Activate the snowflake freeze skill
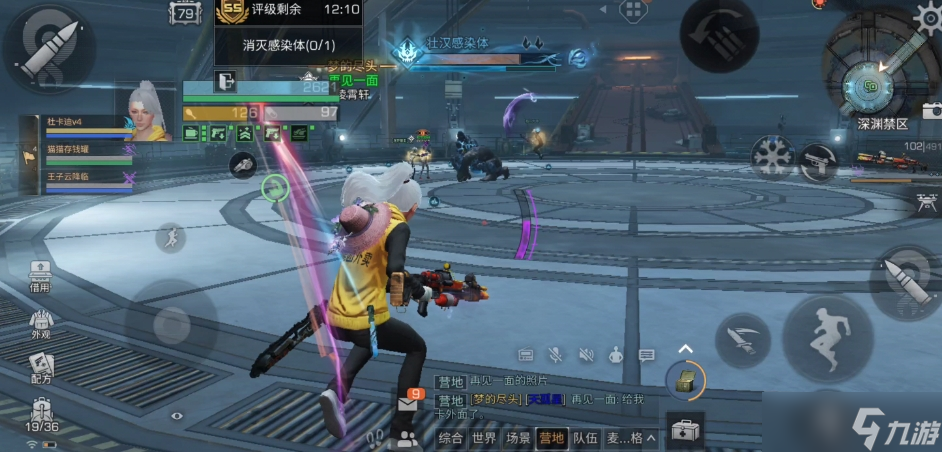This screenshot has width=942, height=452. point(772,156)
